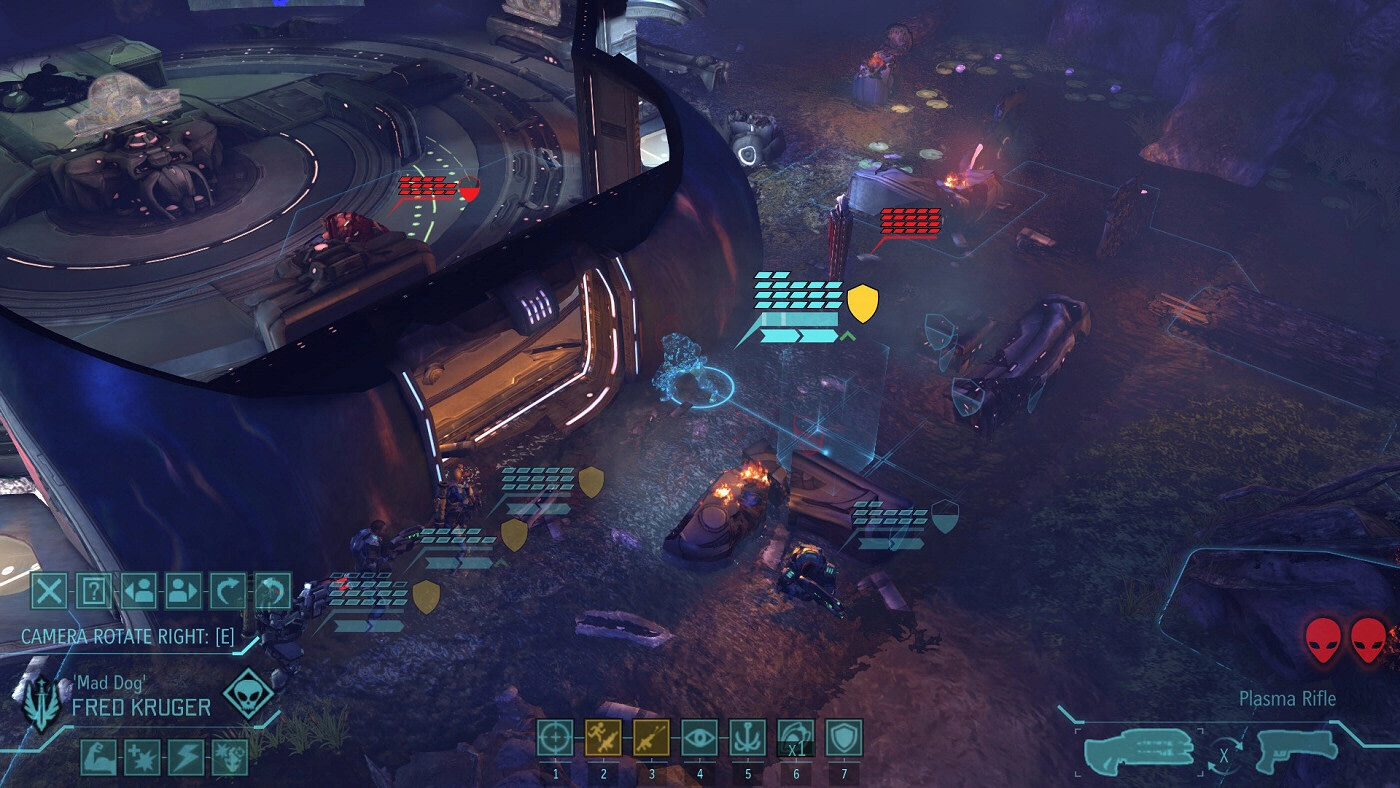The height and width of the screenshot is (788, 1400).
Task: Switch to the pistol sidearm icon
Action: click(x=1296, y=751)
